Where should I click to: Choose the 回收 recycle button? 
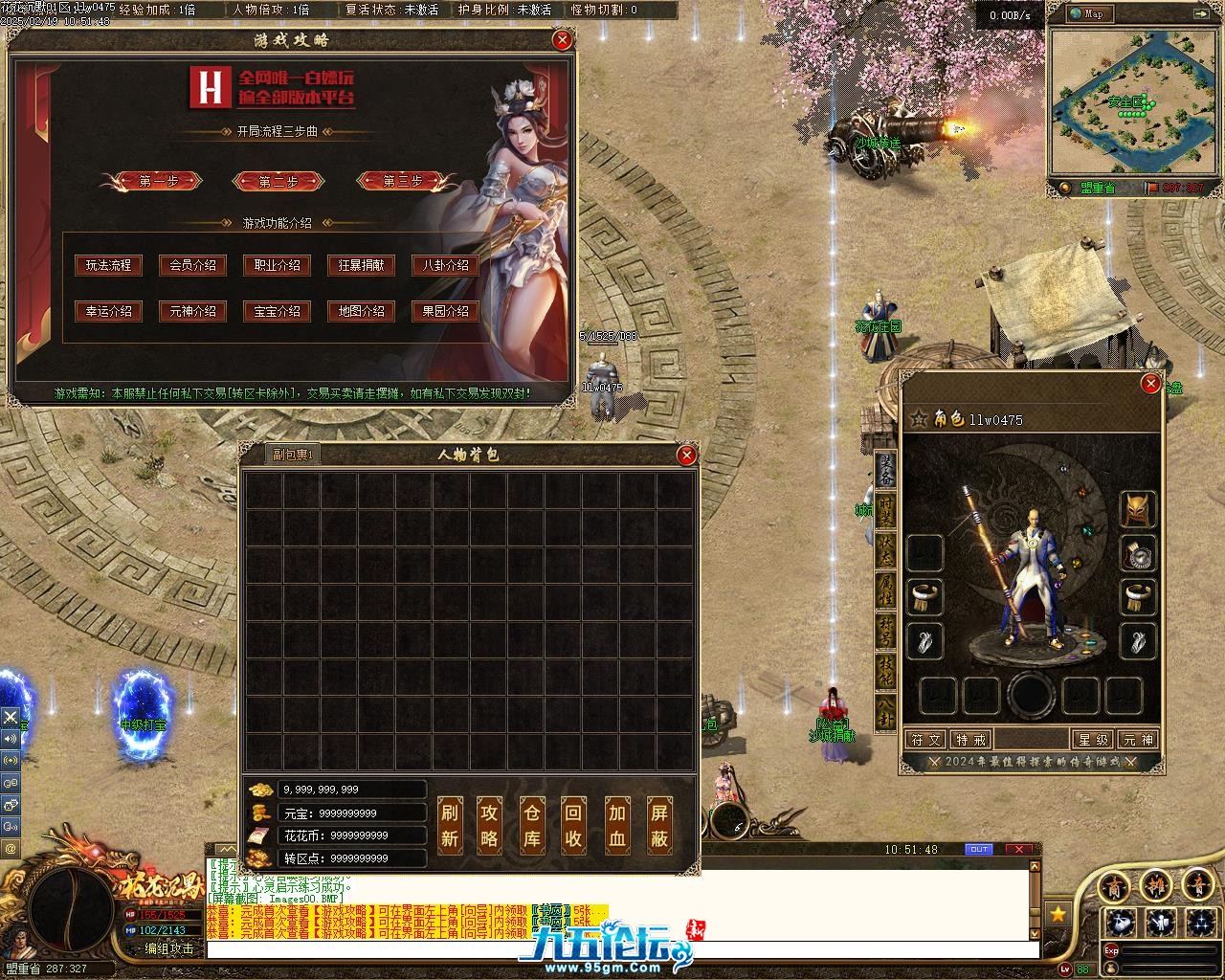[x=573, y=825]
